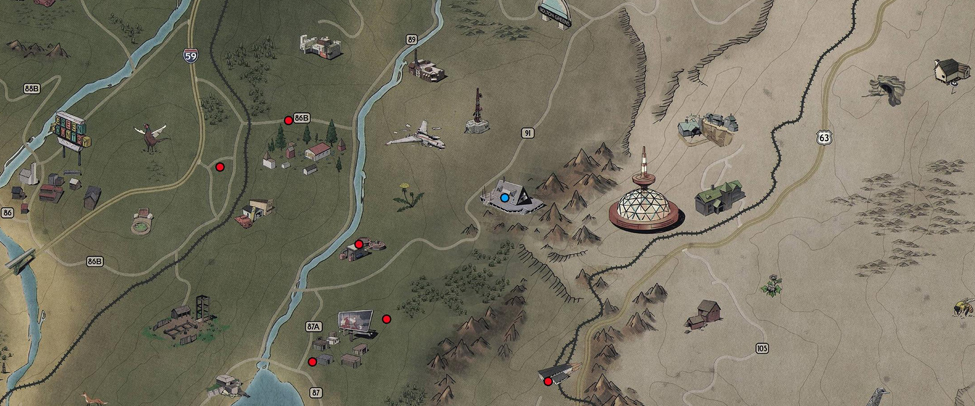Select the blue marker on the A-frame lodge
Viewport: 975px width, 406px height.
click(505, 198)
